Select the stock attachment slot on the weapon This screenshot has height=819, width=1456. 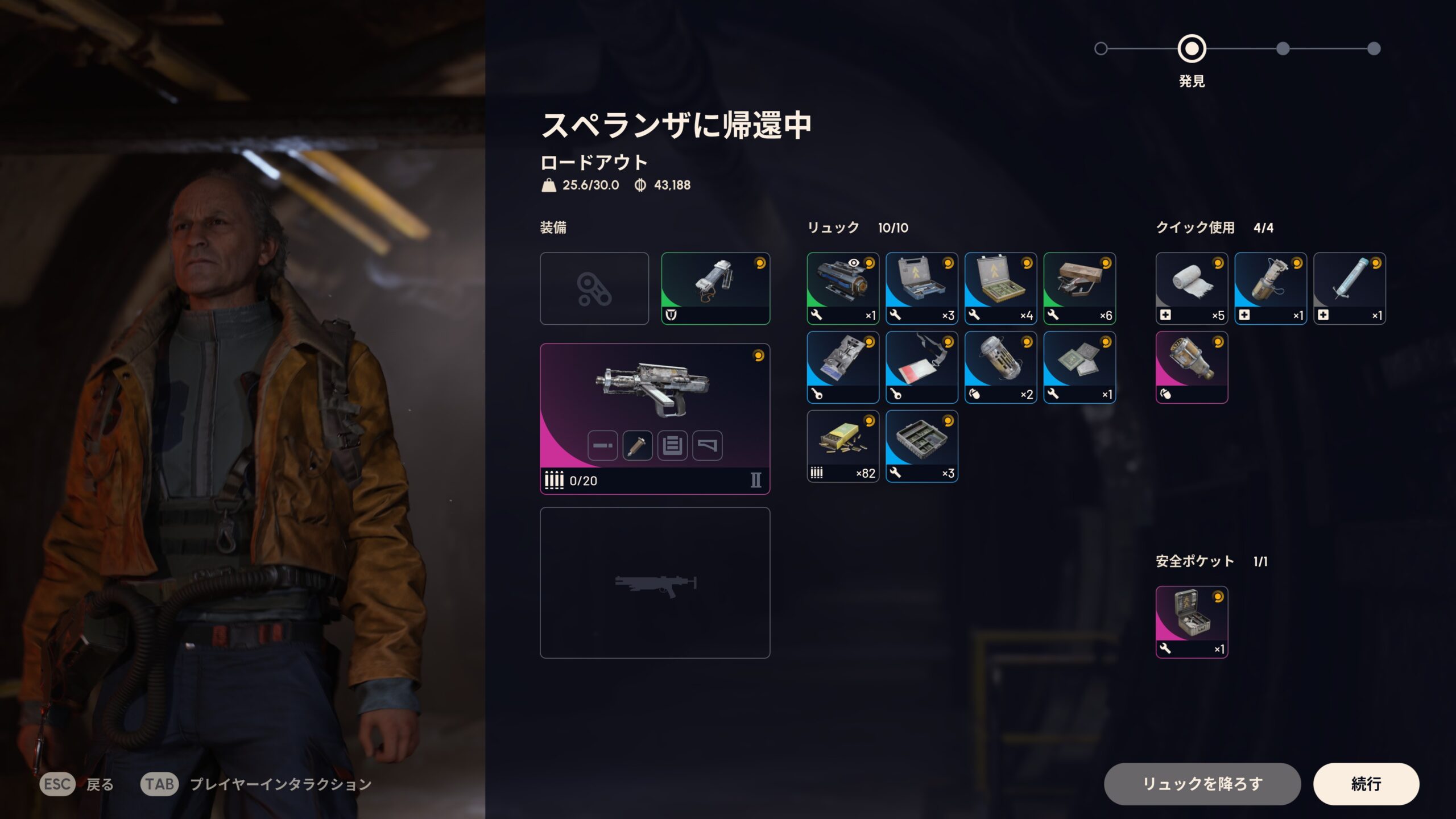point(707,445)
